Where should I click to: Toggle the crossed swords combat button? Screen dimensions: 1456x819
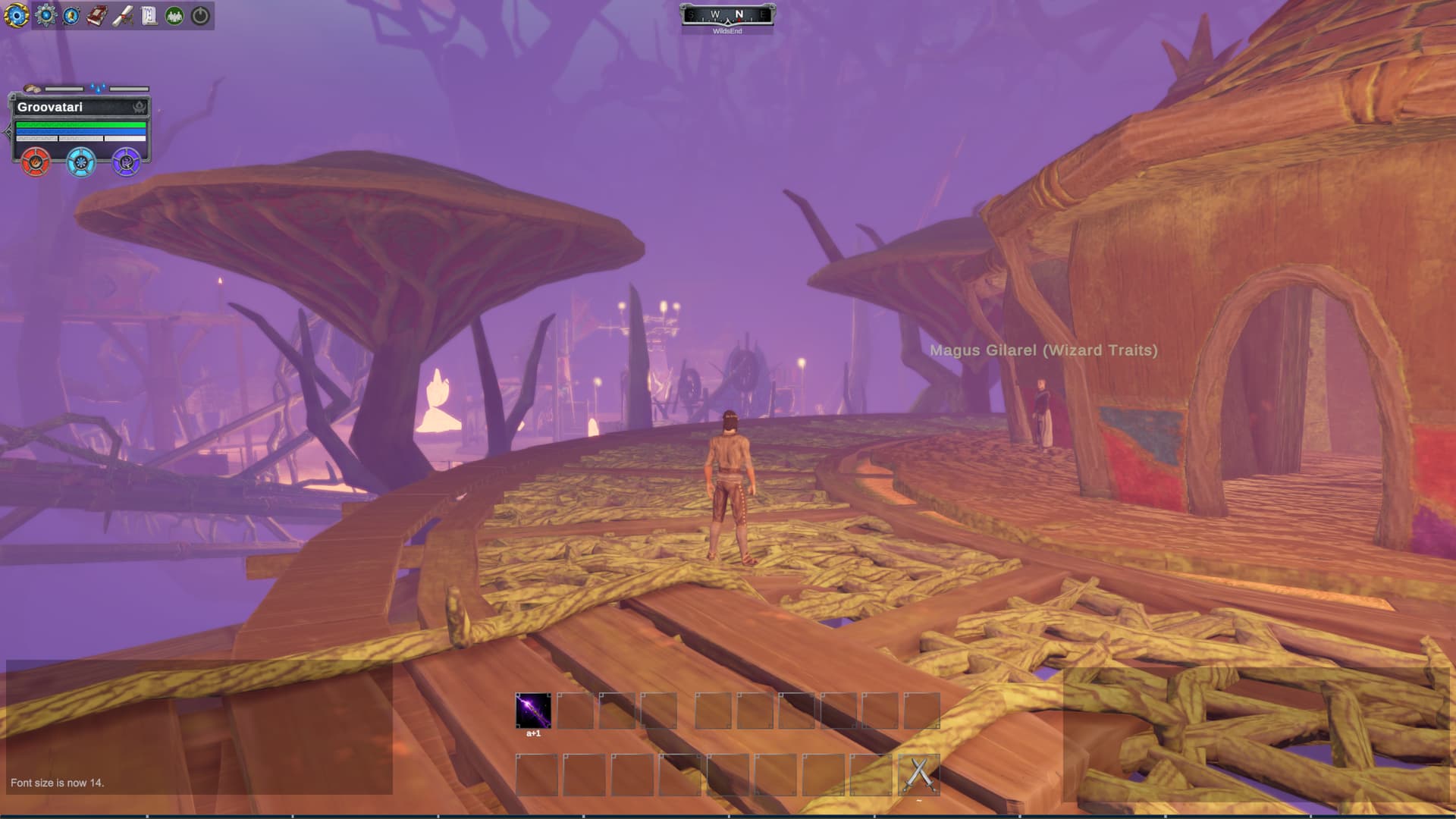pyautogui.click(x=919, y=774)
